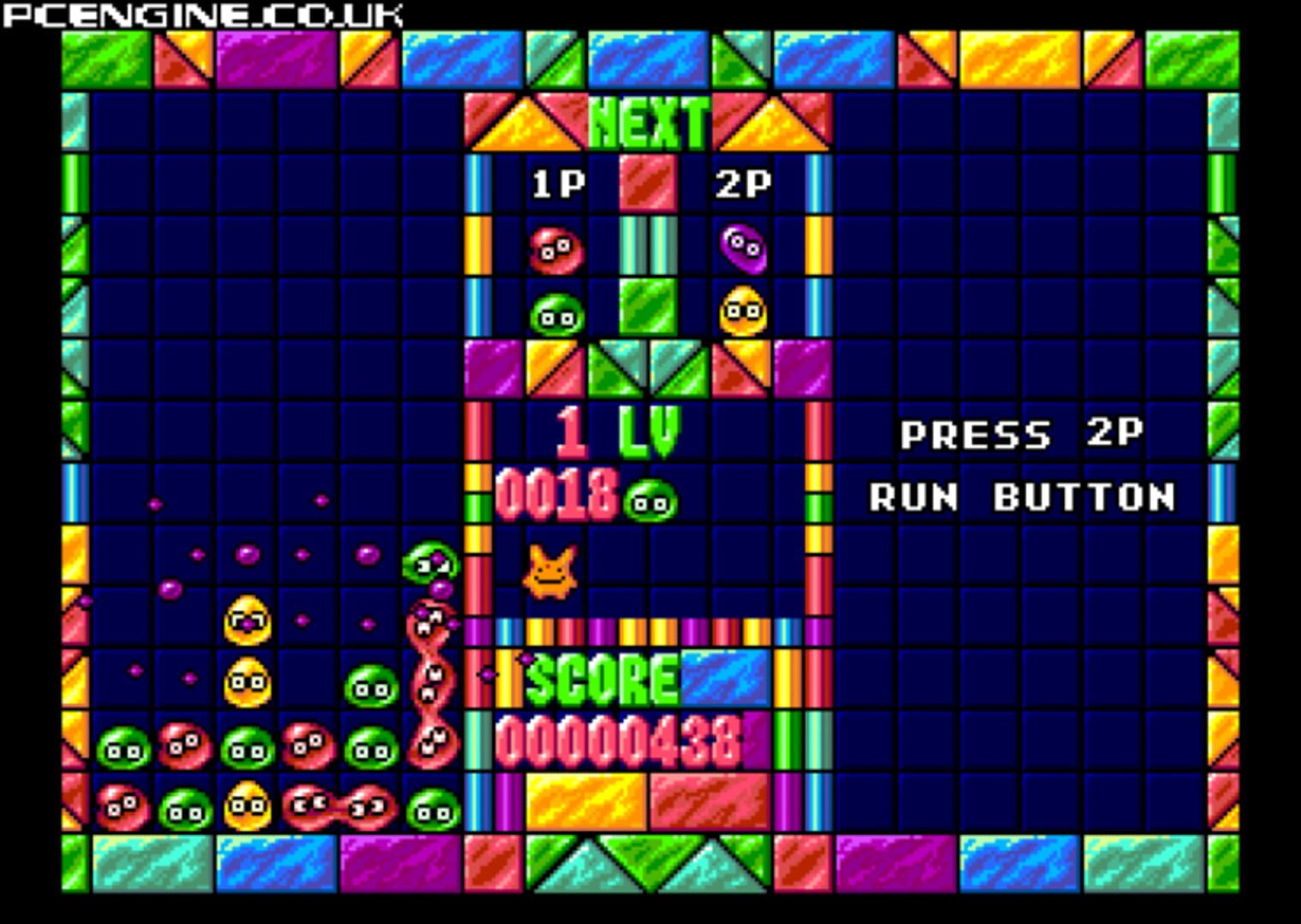Expand the NEXT preview window

648,121
